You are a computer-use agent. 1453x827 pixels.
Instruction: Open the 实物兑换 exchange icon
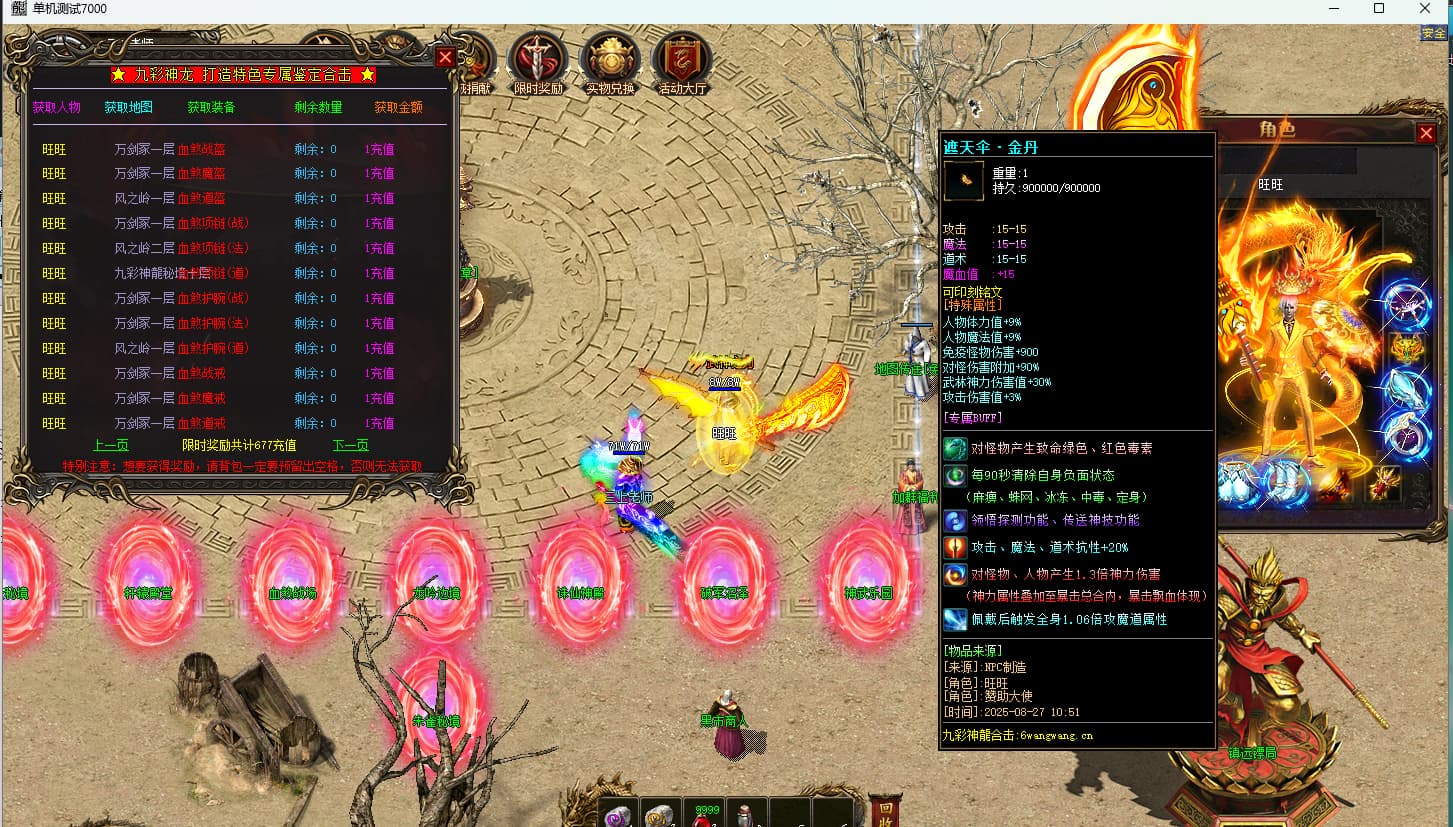point(610,63)
